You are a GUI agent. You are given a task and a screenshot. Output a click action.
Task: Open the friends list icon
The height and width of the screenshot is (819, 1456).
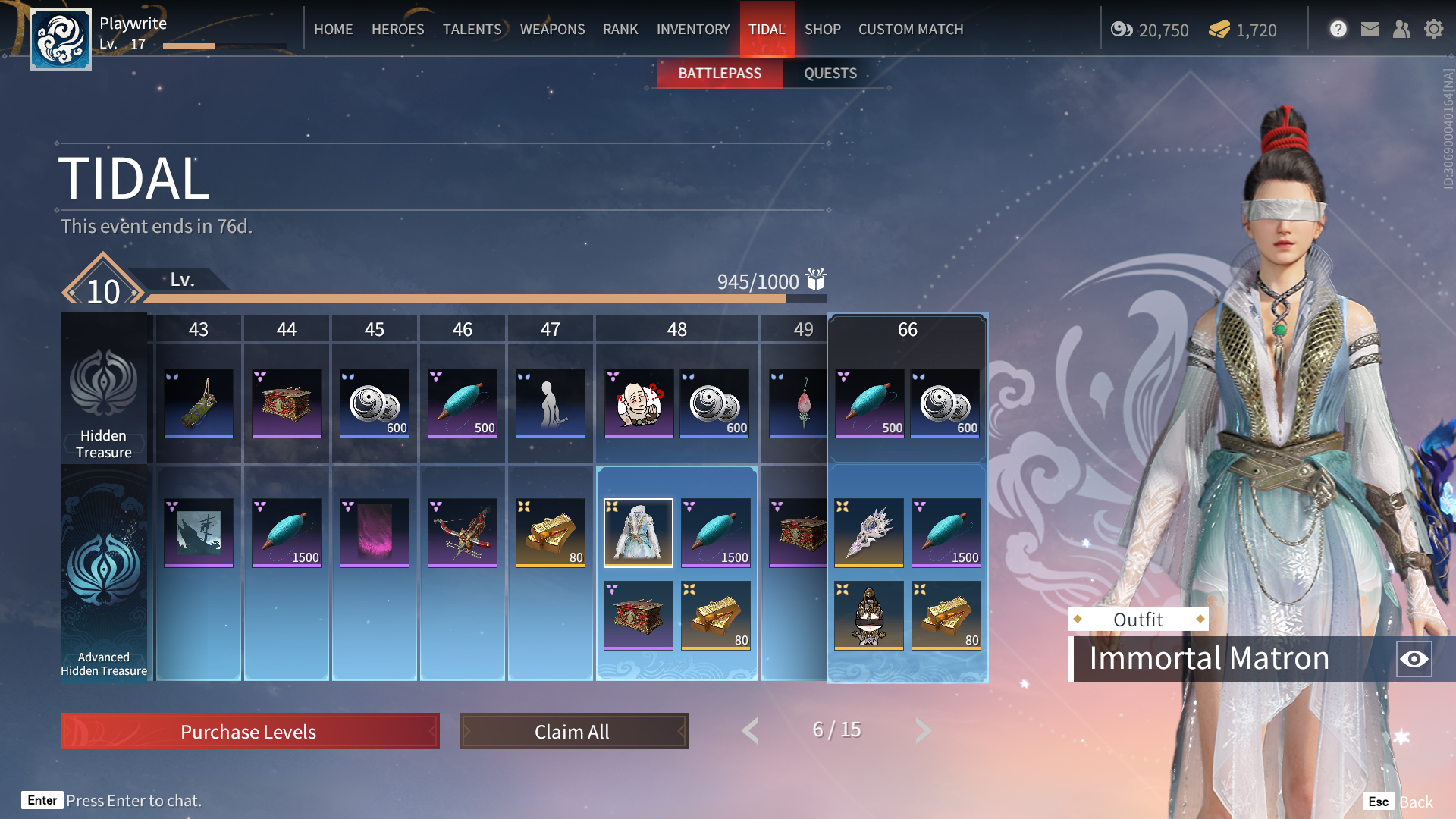[x=1401, y=29]
